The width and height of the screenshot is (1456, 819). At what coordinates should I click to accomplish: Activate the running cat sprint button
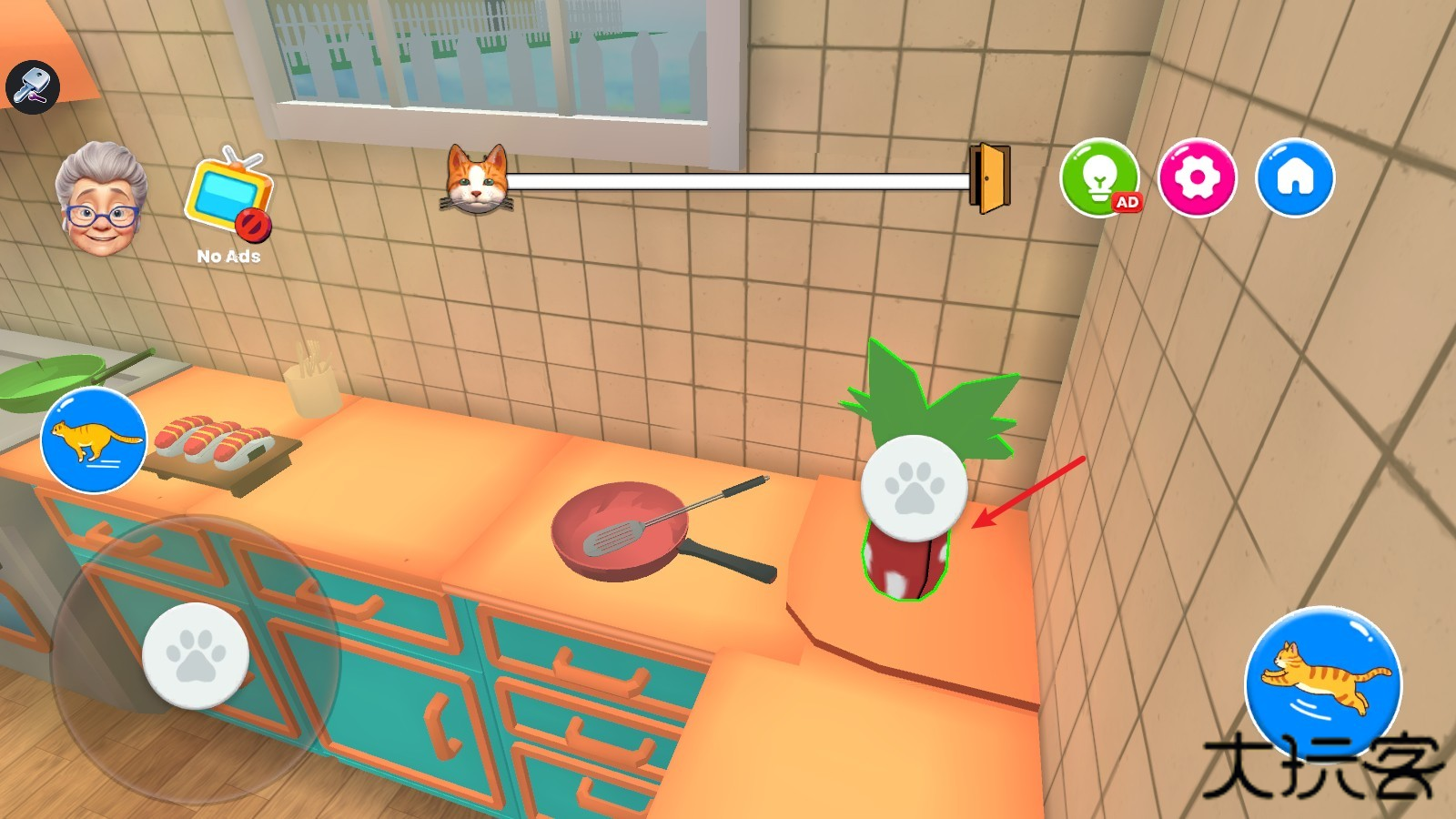tap(94, 440)
